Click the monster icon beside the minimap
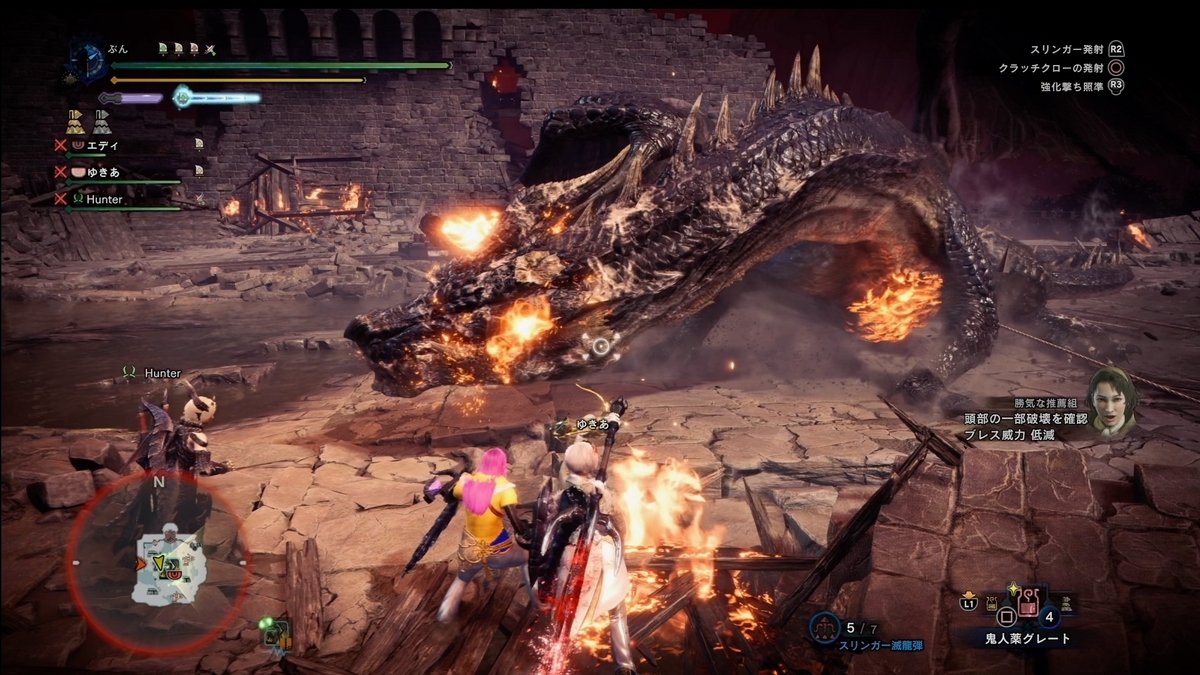Viewport: 1200px width, 675px height. click(274, 634)
